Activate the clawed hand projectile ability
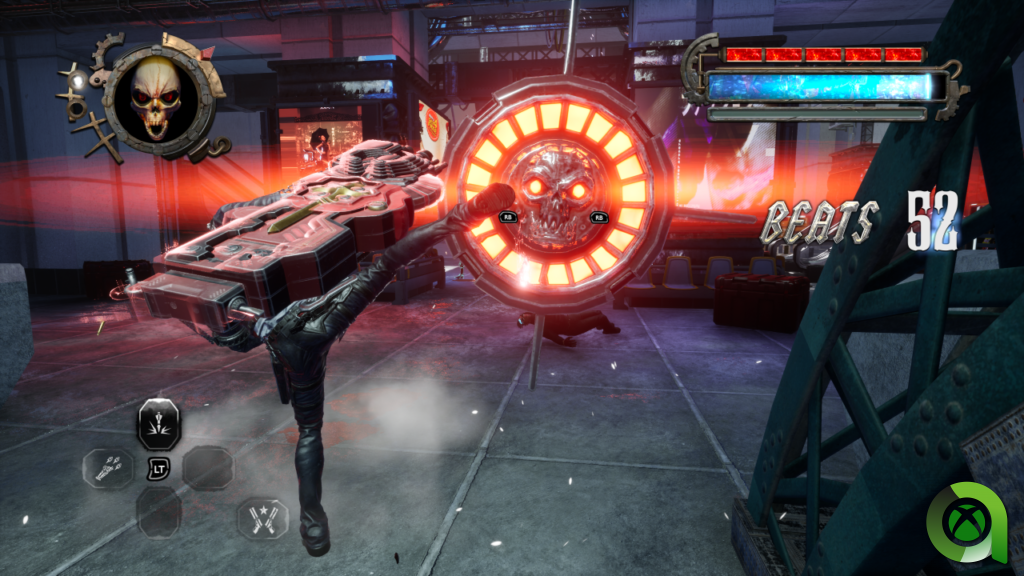The width and height of the screenshot is (1024, 576). (109, 468)
